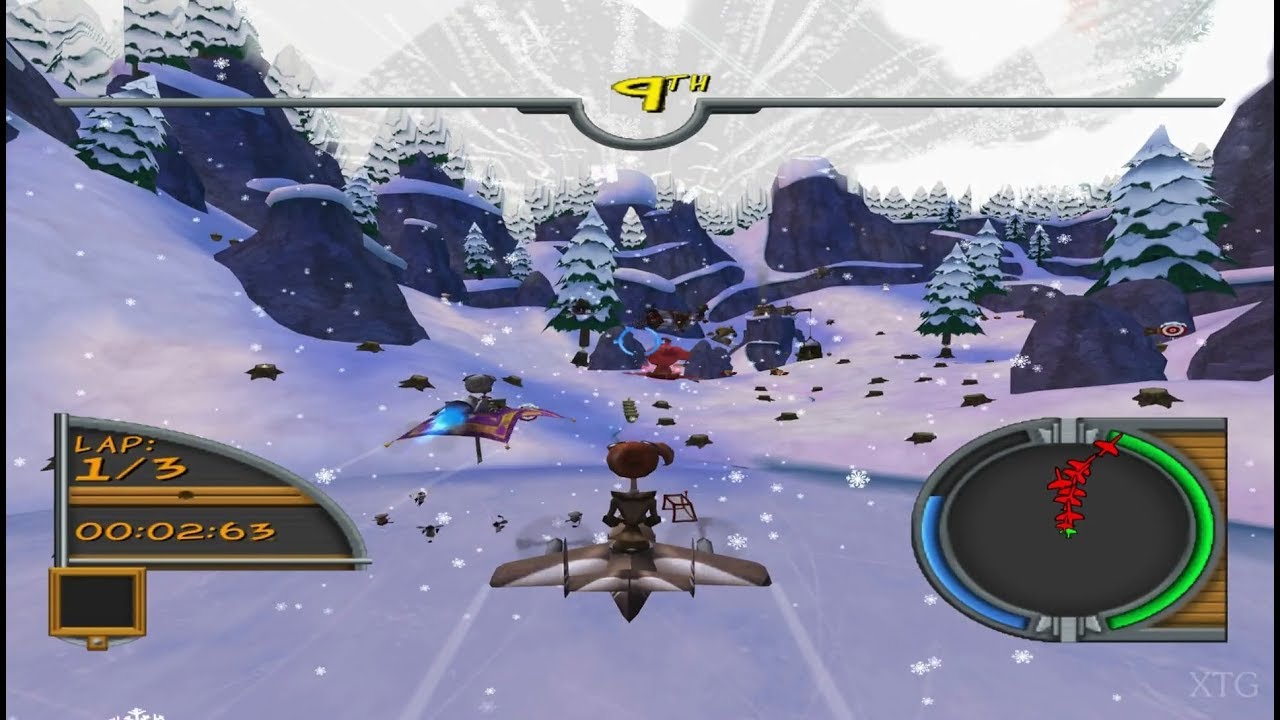Click the cluster of red rival icons mid-radar

coord(1070,490)
